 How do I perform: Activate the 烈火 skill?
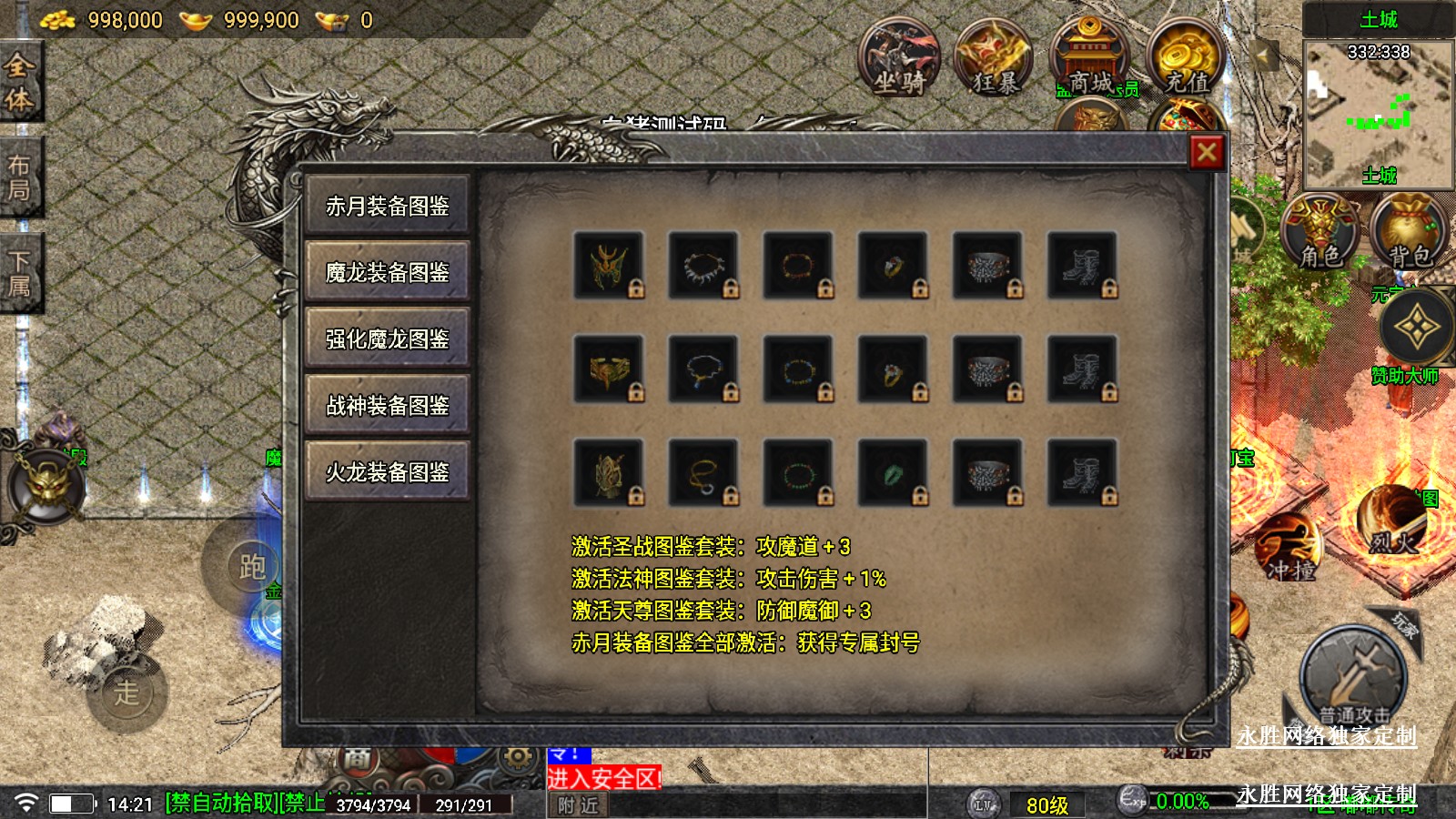(x=1390, y=521)
